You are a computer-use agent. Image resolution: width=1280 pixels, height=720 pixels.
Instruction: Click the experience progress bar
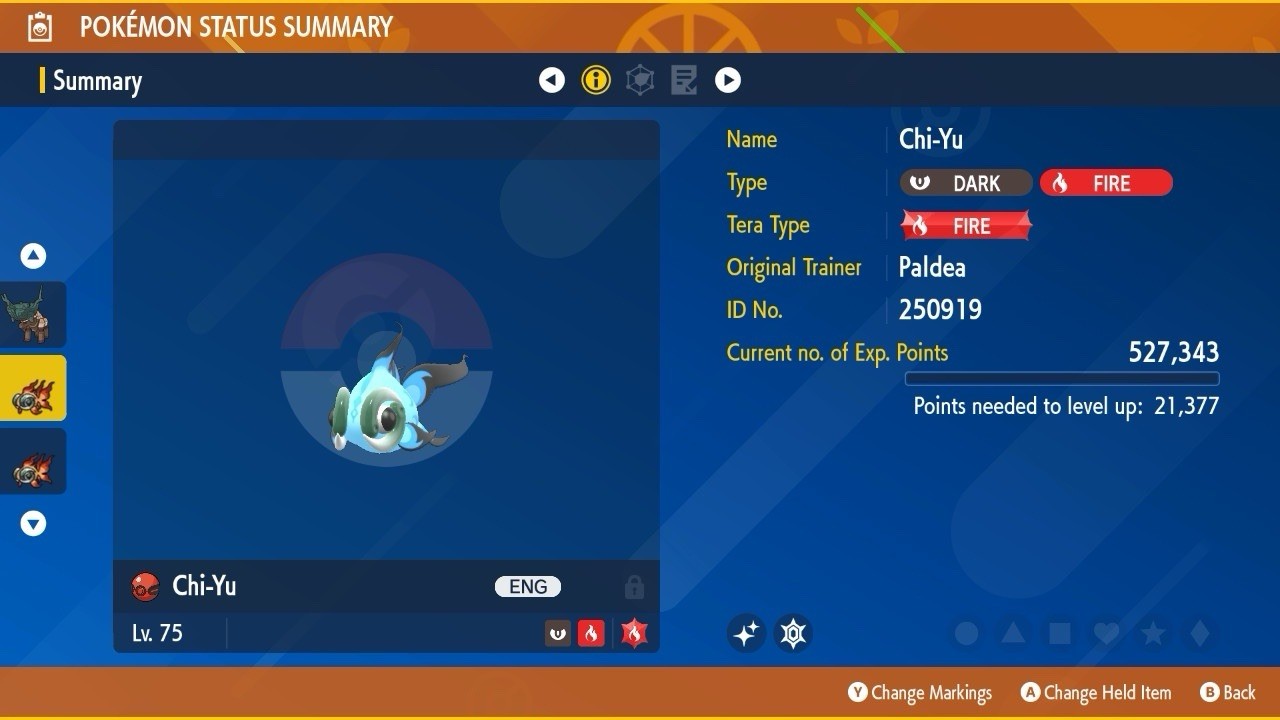pyautogui.click(x=1062, y=379)
